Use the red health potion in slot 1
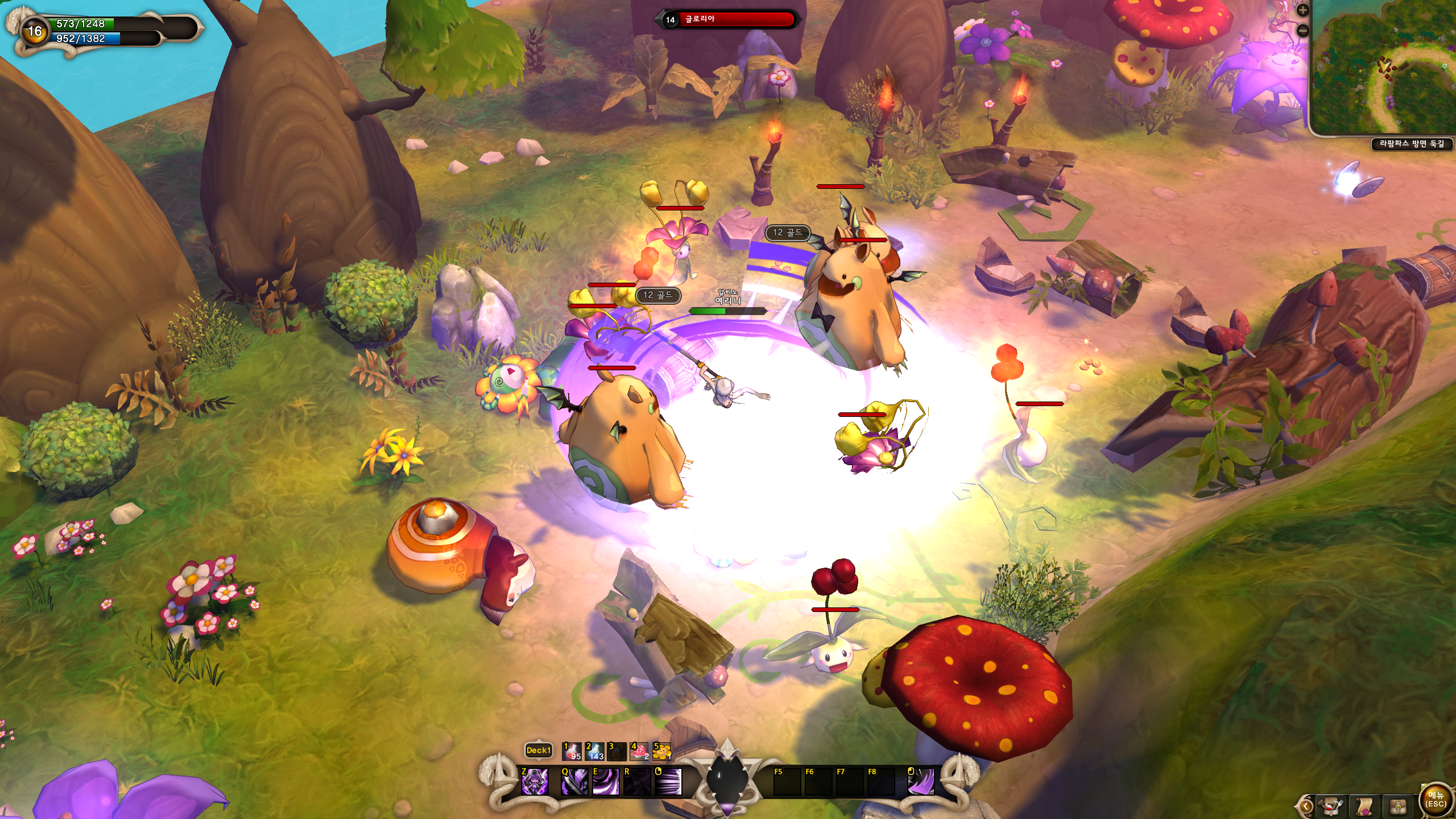The width and height of the screenshot is (1456, 819). 572,751
